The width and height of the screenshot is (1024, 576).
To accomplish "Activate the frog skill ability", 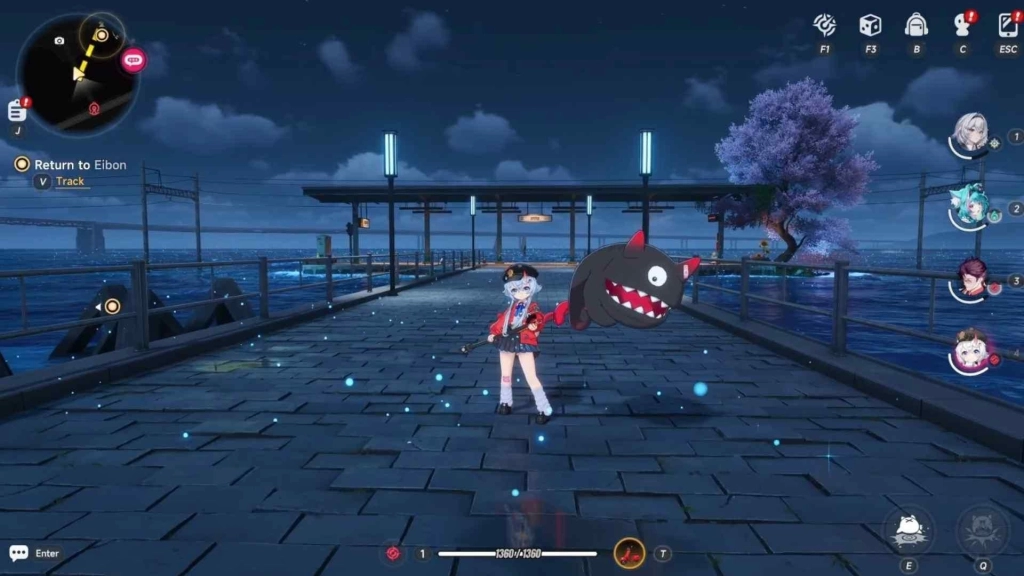I will [x=908, y=531].
